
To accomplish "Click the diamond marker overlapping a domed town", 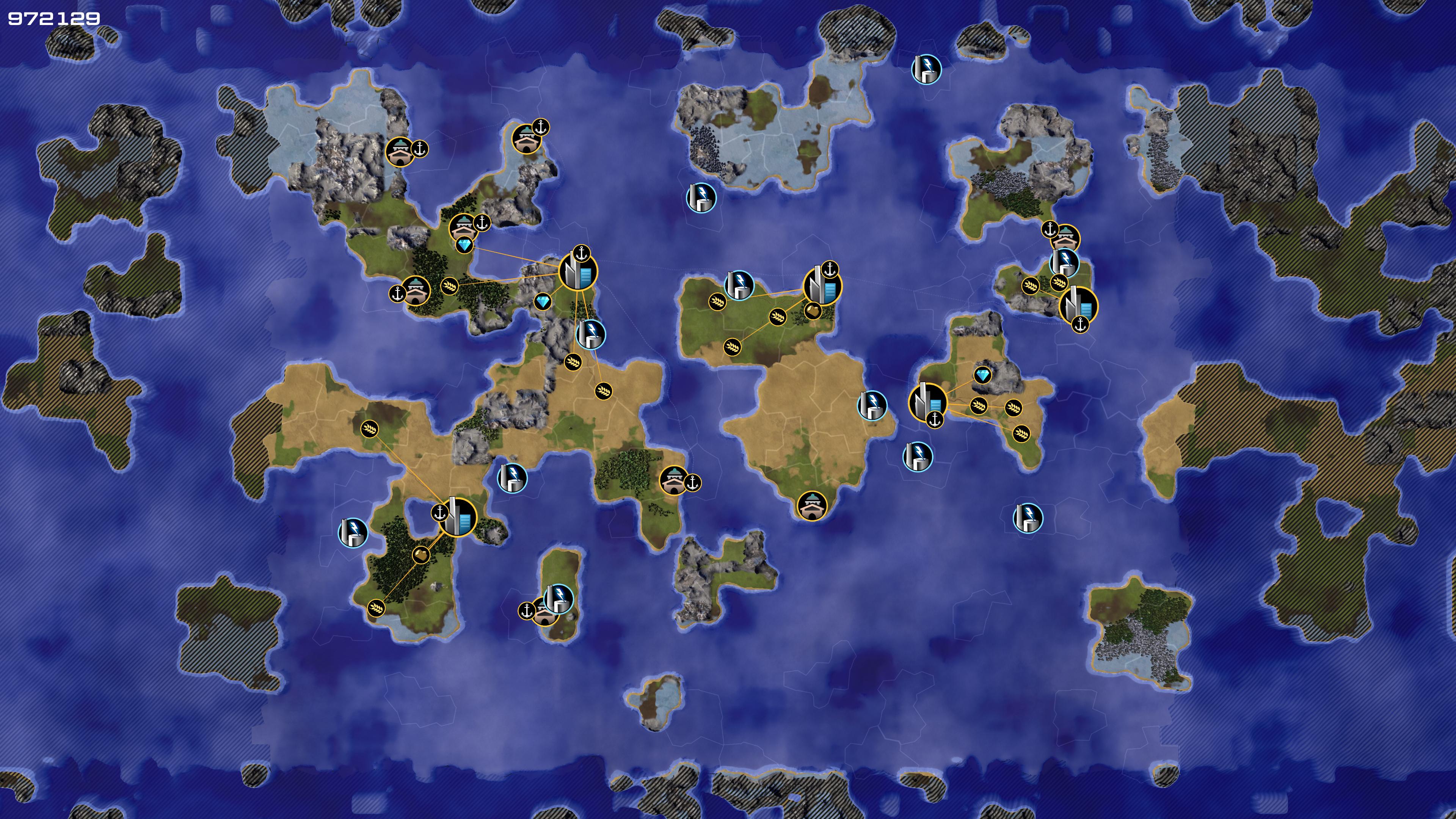I will [x=464, y=245].
